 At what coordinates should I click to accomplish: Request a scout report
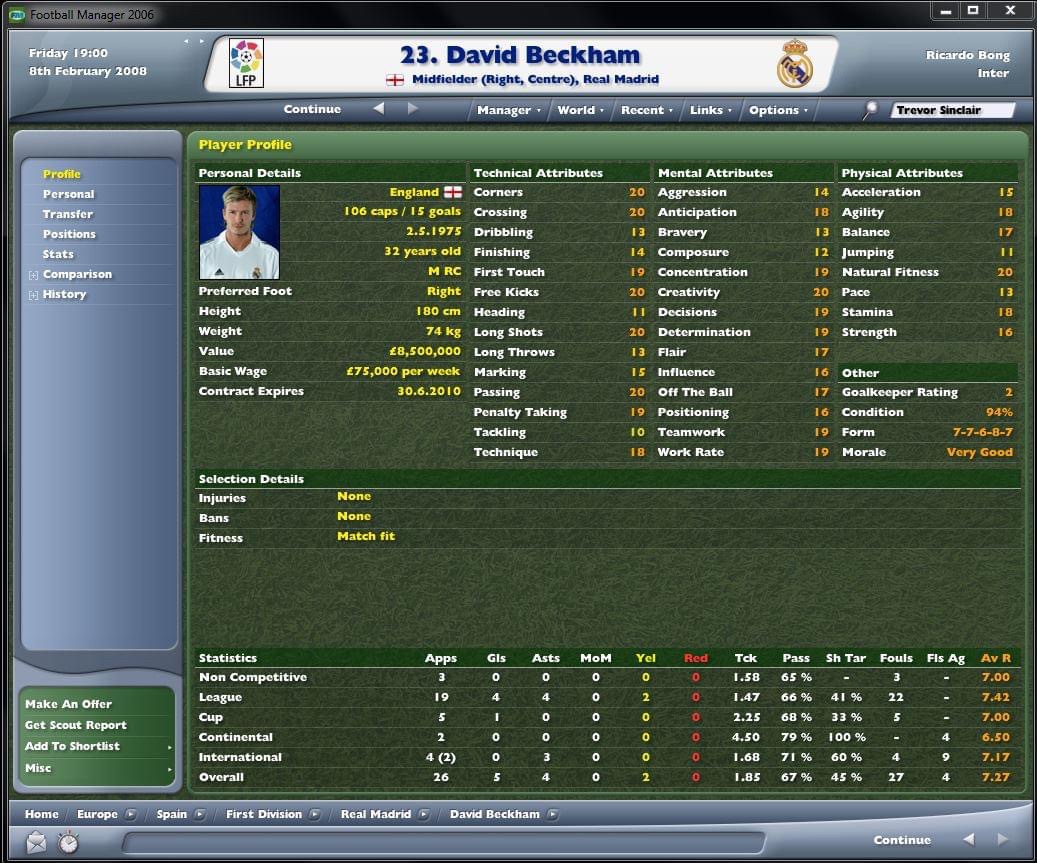pyautogui.click(x=75, y=725)
